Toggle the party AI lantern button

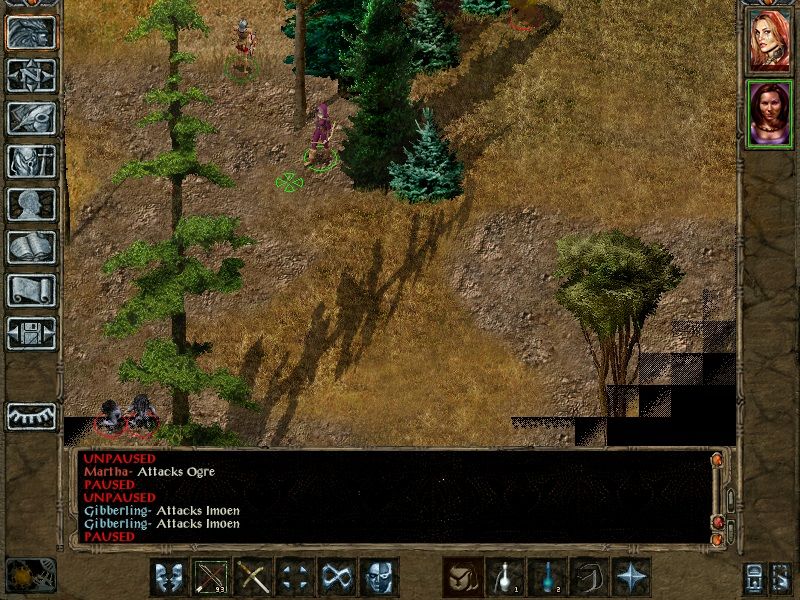tap(753, 578)
